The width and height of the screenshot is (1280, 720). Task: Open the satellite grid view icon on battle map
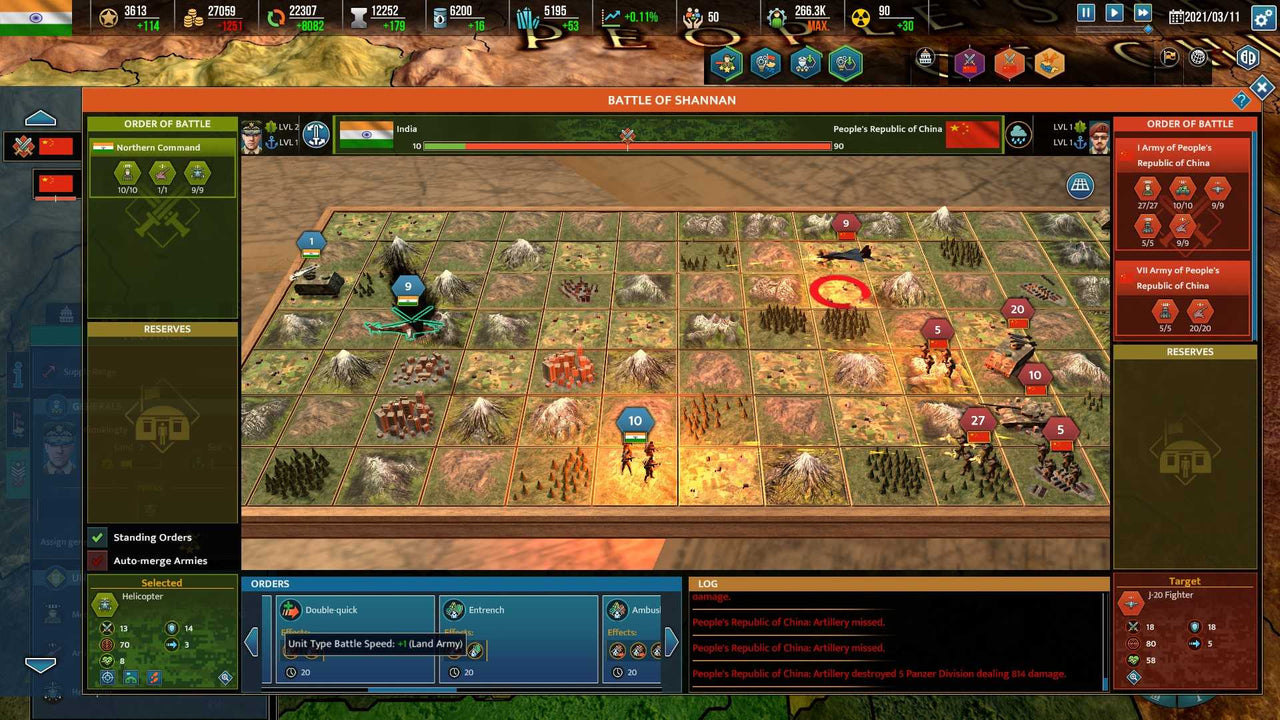click(x=1080, y=186)
